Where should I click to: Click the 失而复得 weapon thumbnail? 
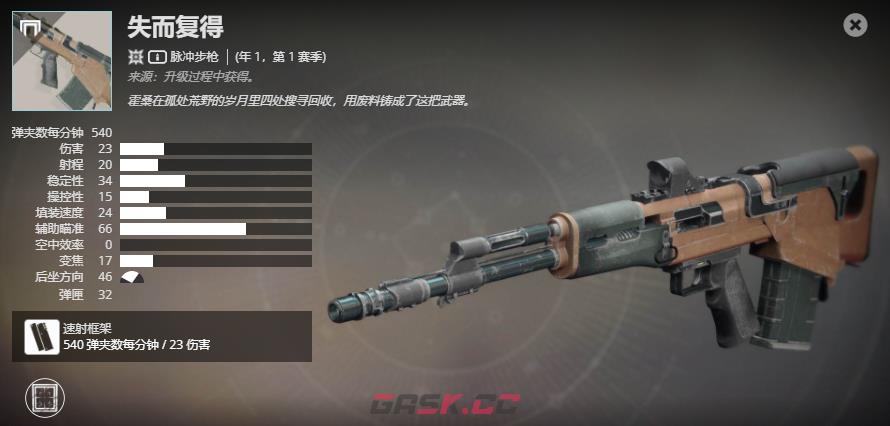click(64, 61)
